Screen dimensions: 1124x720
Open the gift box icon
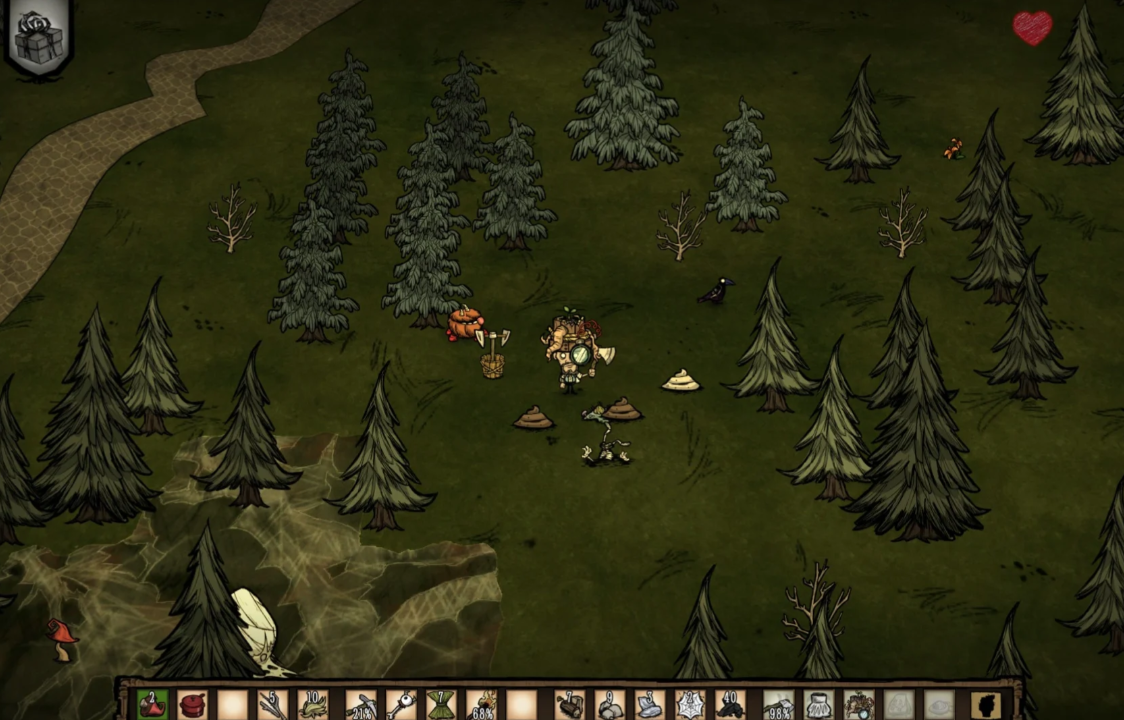[x=39, y=37]
